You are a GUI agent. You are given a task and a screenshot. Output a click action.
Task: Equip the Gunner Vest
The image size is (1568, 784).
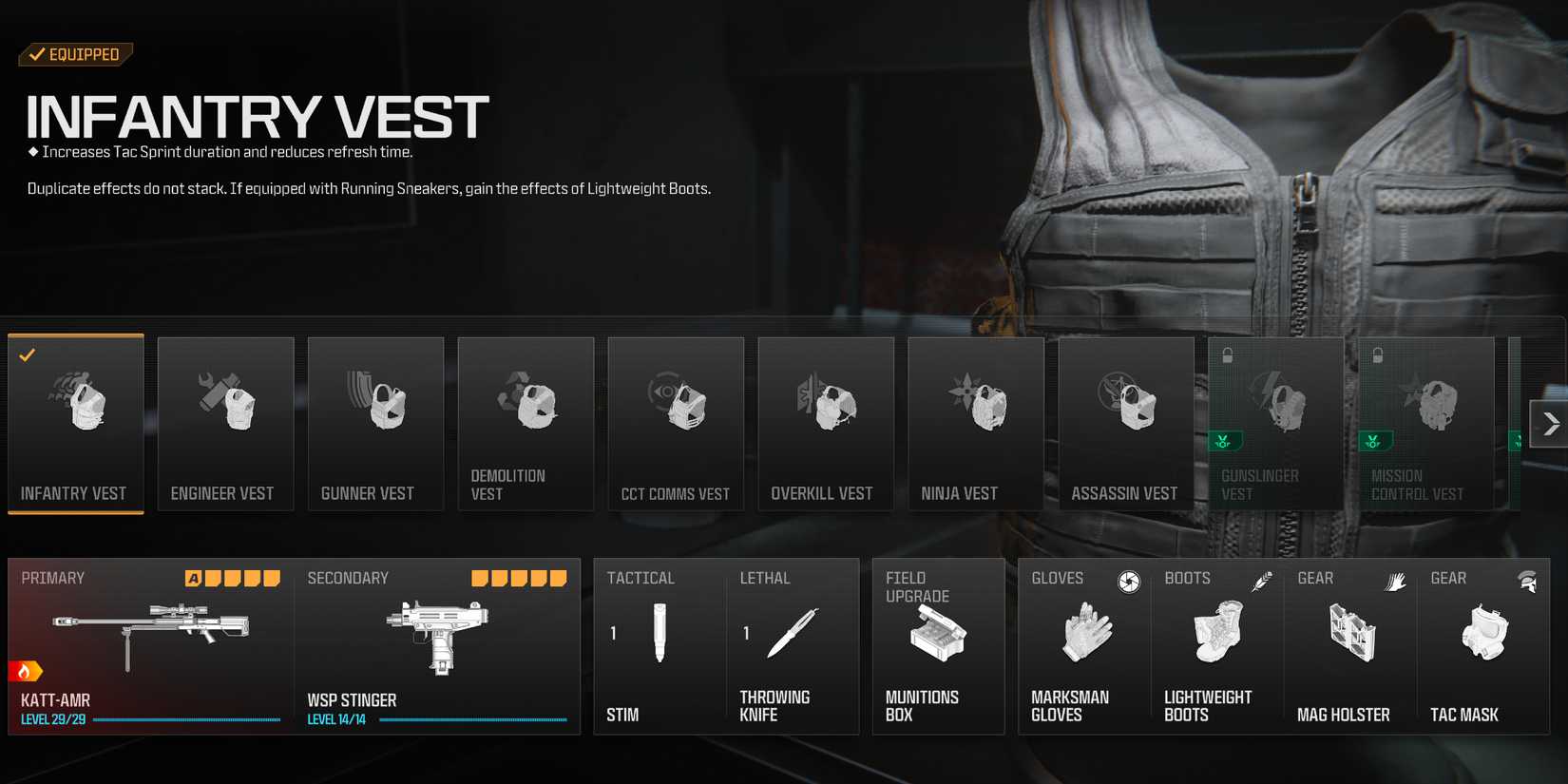point(375,423)
